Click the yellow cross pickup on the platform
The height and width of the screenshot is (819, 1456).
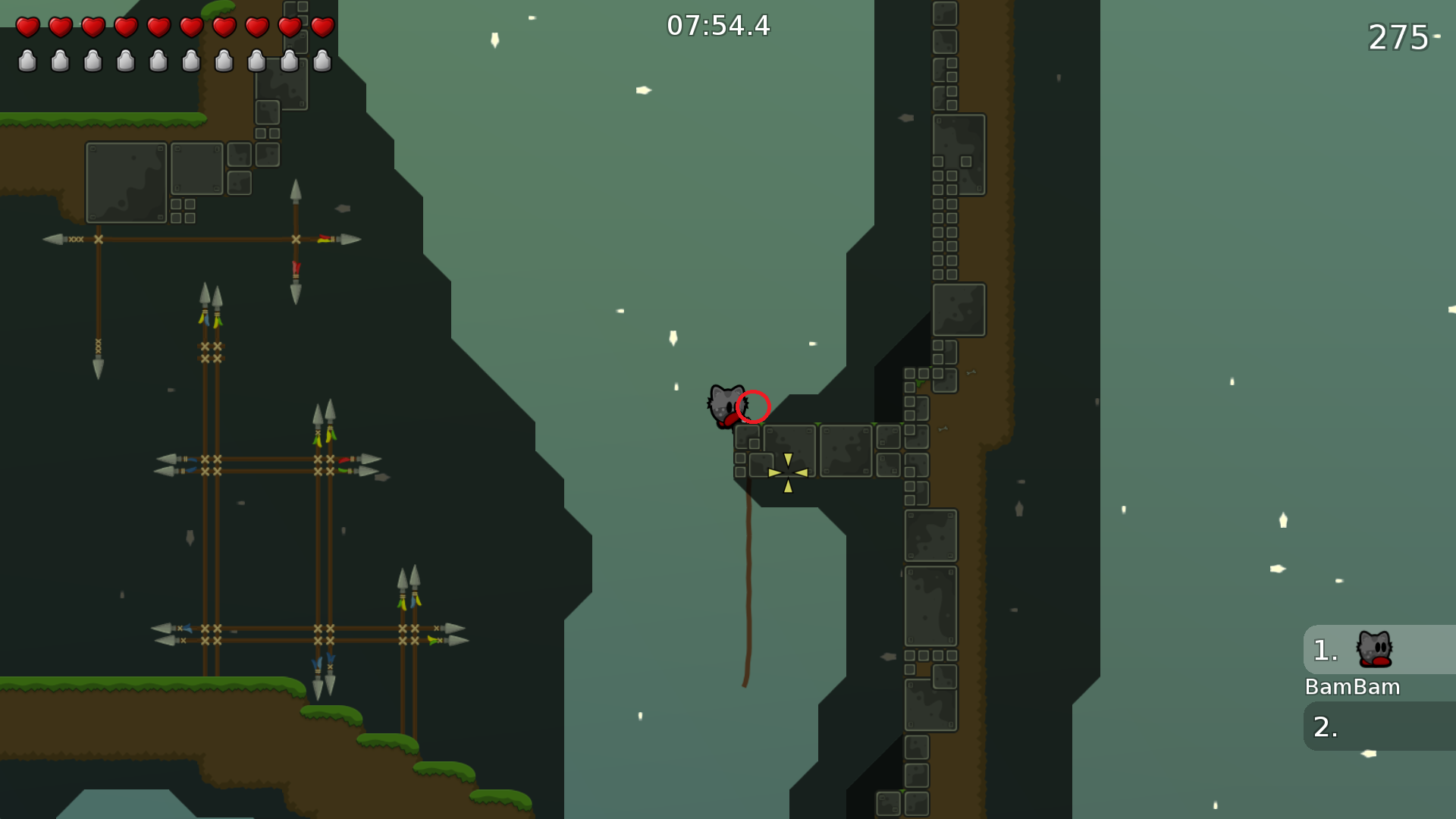point(787,472)
